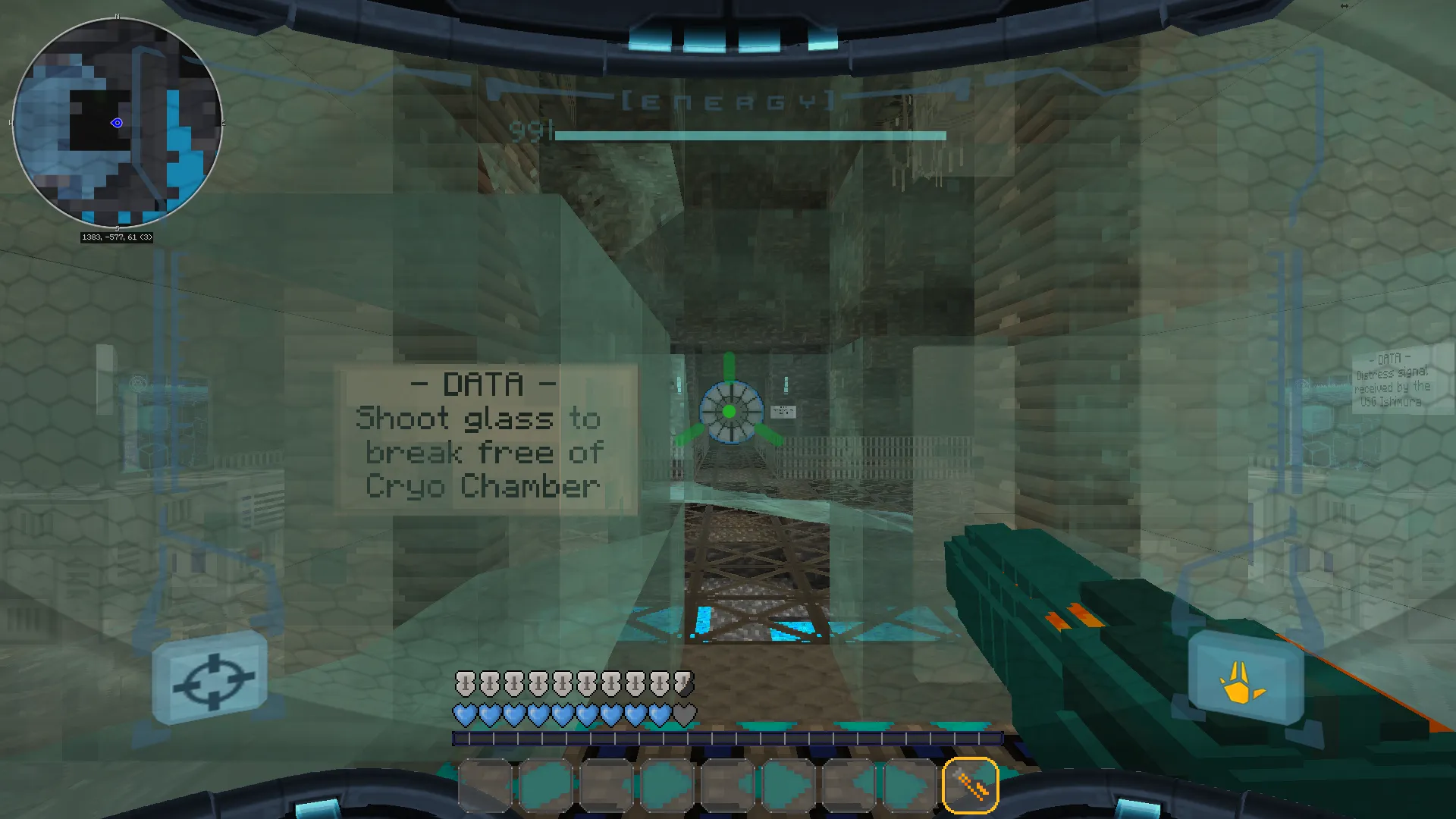Click the N compass marker on the minimap
The height and width of the screenshot is (819, 1456).
point(117,15)
